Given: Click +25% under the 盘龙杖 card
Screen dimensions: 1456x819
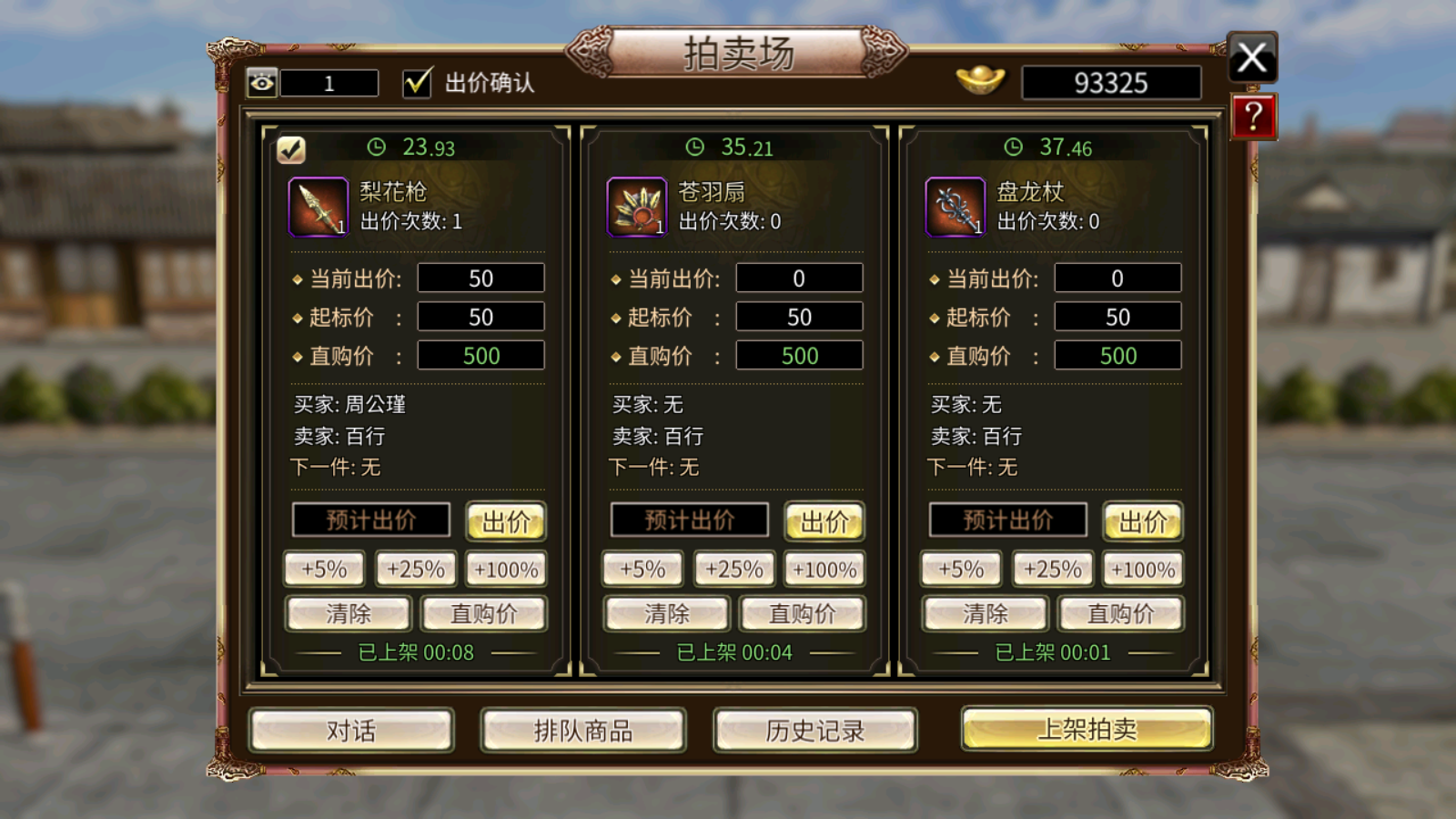Looking at the screenshot, I should click(x=1052, y=568).
